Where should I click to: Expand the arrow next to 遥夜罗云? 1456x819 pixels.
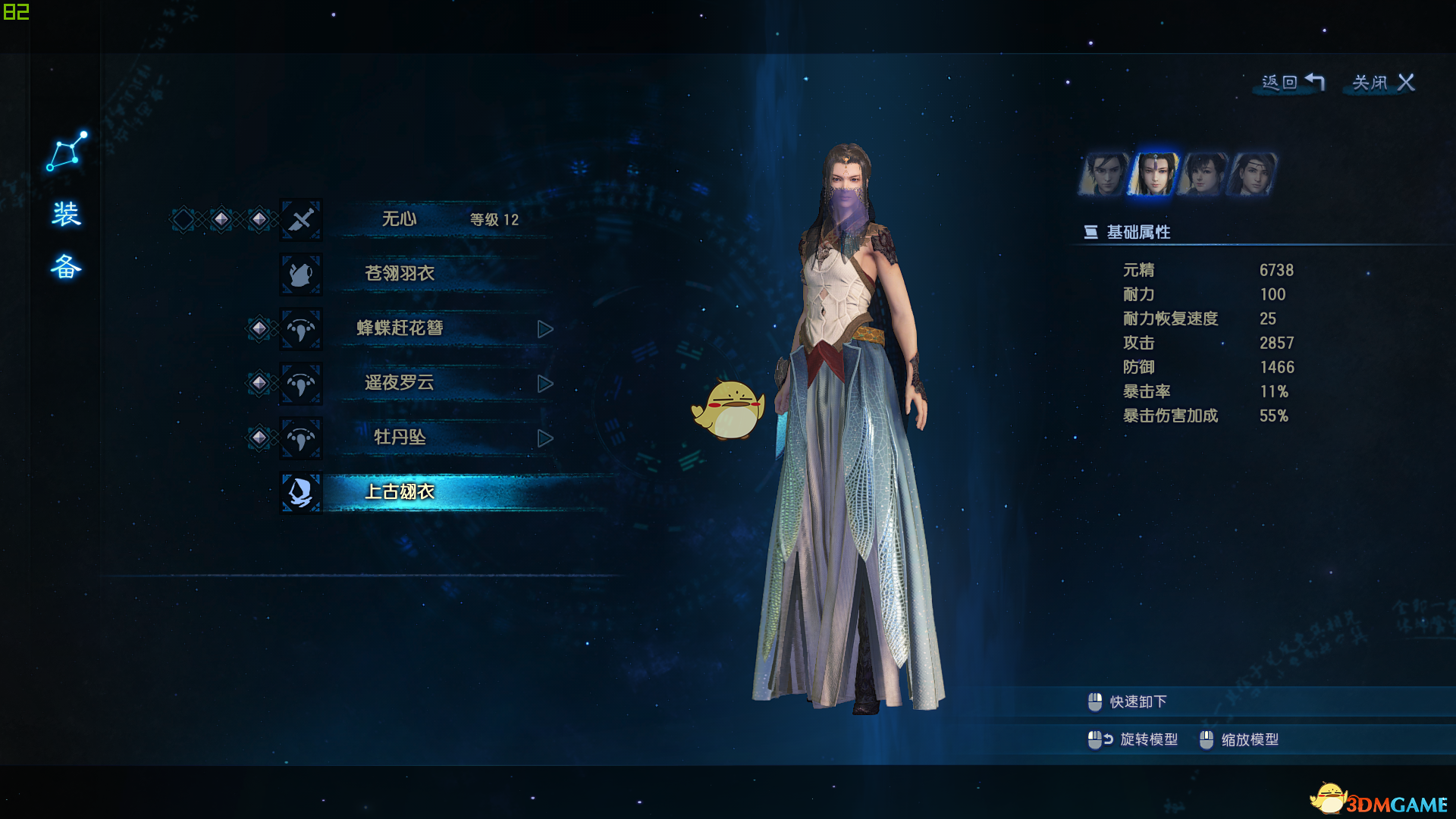[x=544, y=384]
